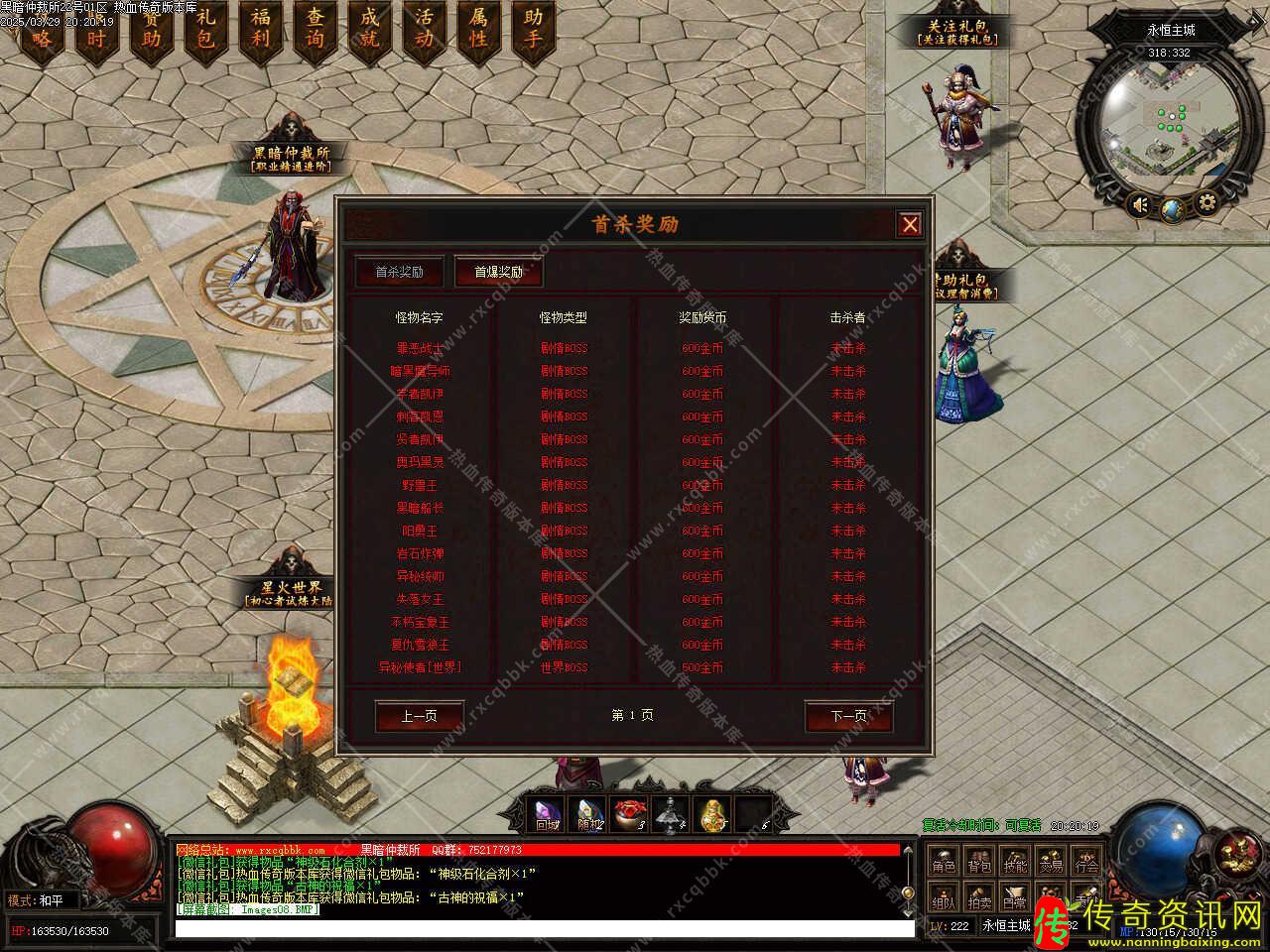
Task: Open the gear settings icon below minimap
Action: 1206,204
